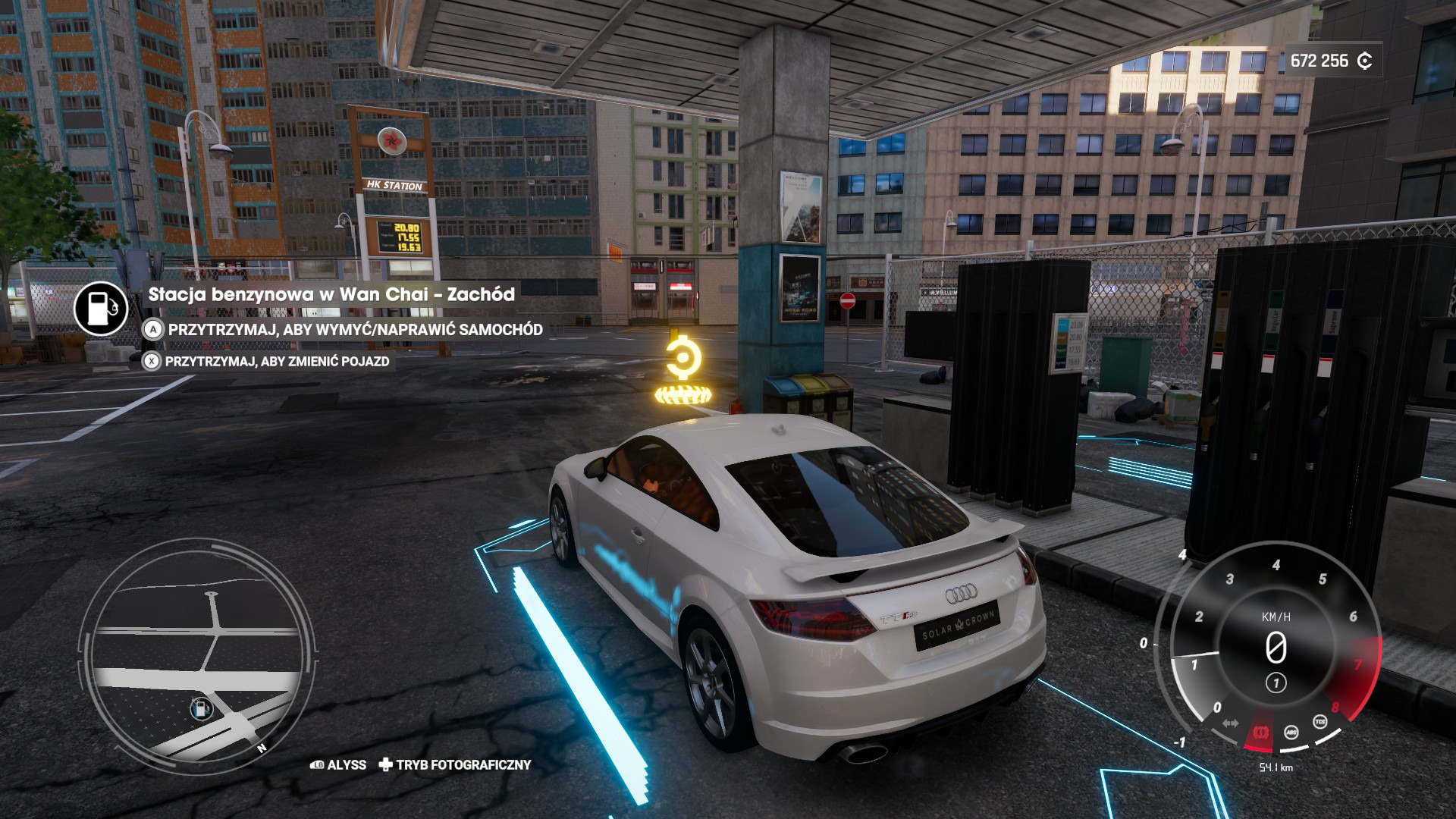Viewport: 1456px width, 819px height.
Task: Open the ALYSS assistant
Action: pos(339,765)
